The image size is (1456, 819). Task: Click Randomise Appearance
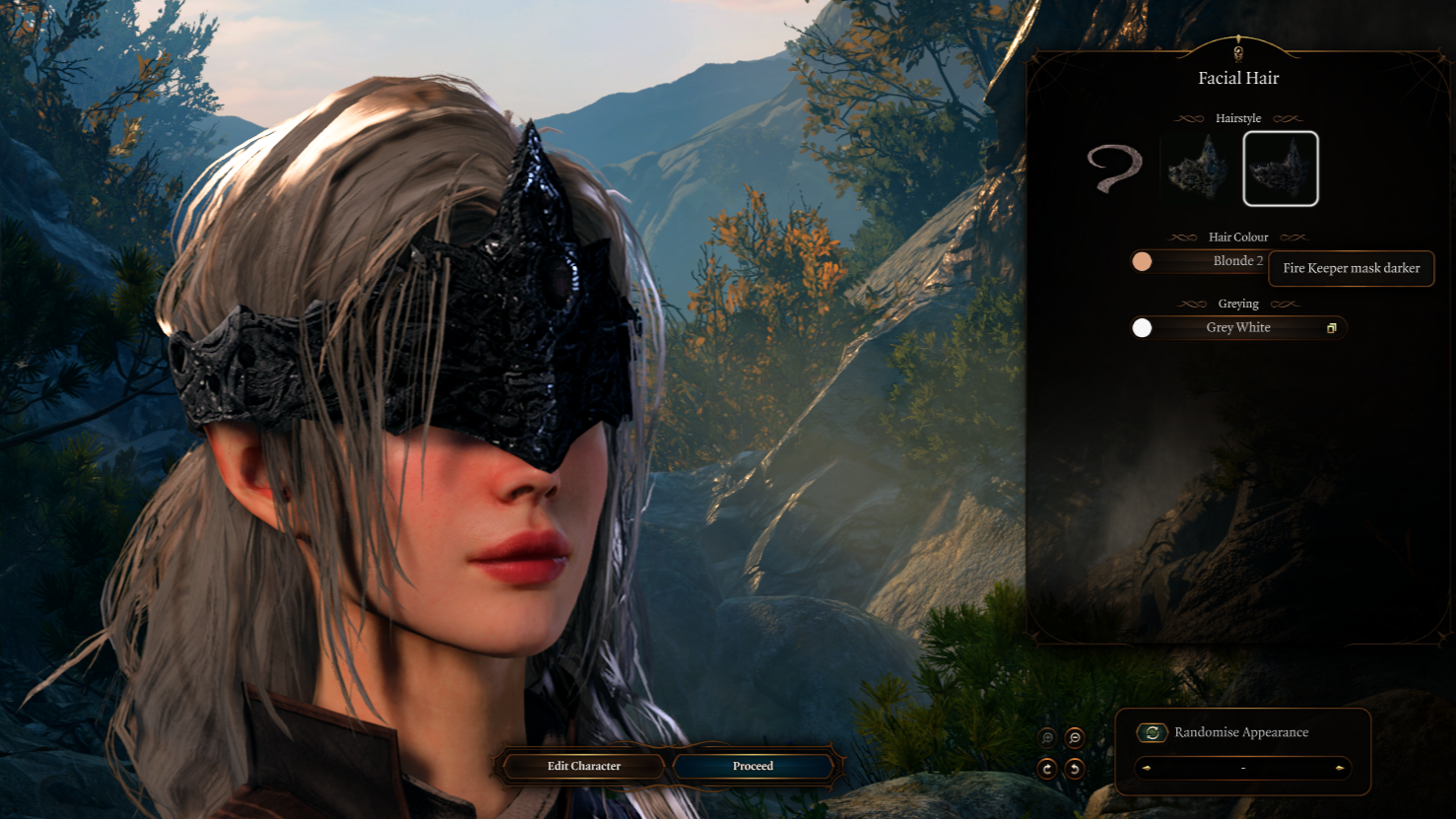(x=1240, y=732)
